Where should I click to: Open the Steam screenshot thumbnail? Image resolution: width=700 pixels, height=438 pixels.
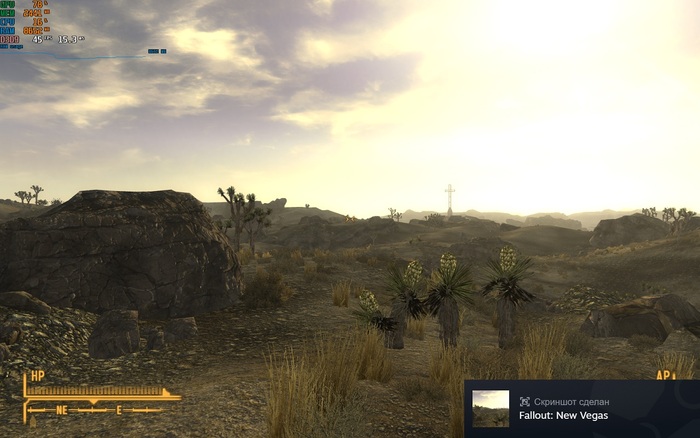[490, 408]
